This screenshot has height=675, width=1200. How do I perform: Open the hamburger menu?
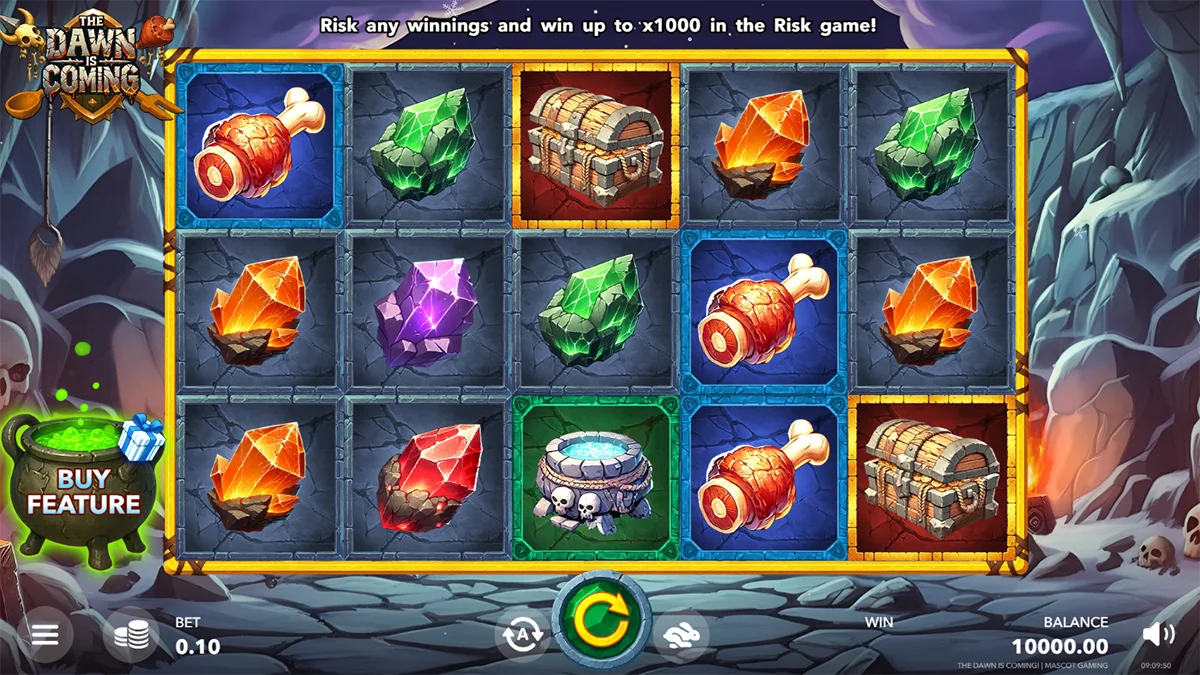[x=44, y=634]
